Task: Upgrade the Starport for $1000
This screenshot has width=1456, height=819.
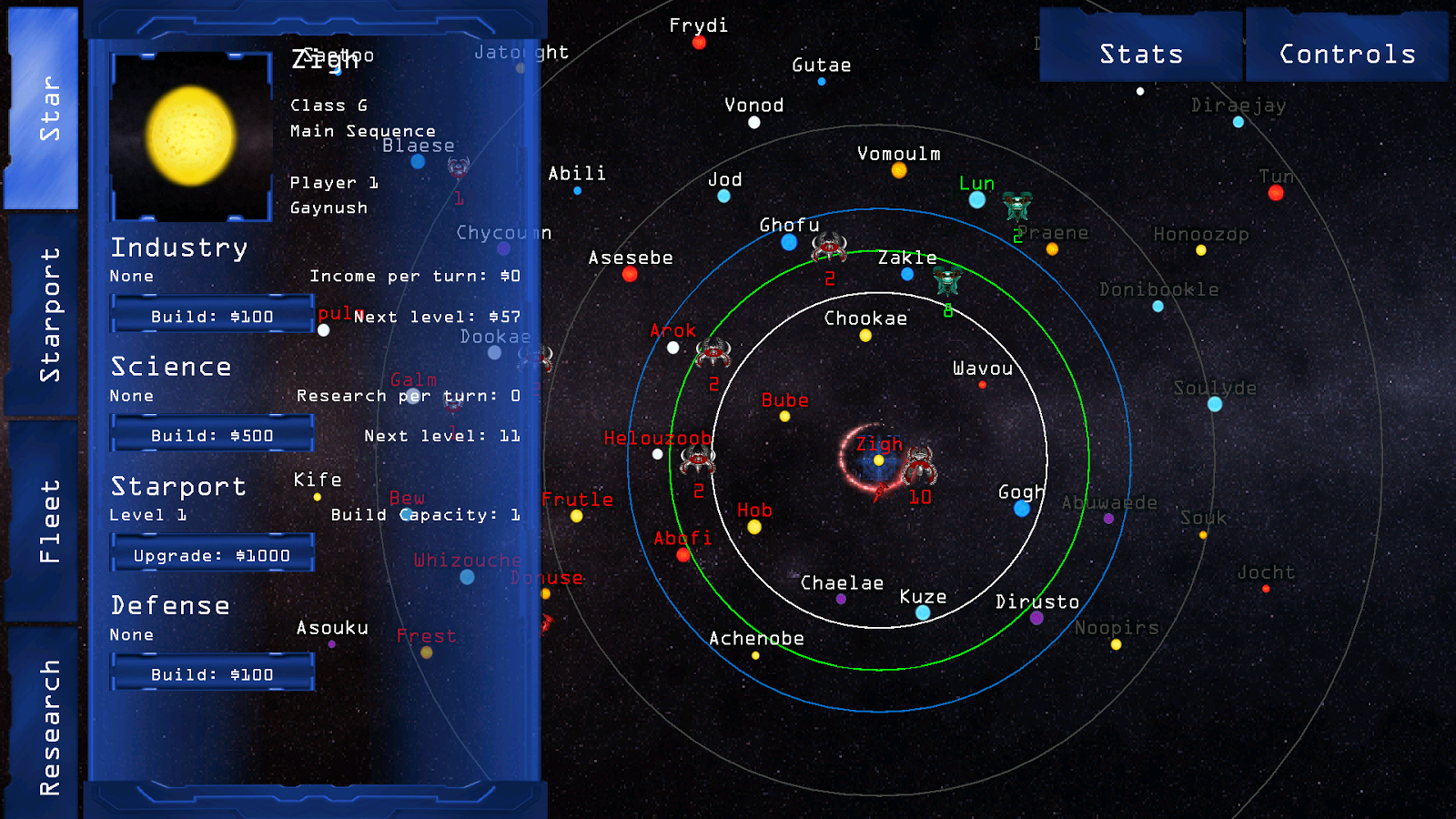Action: pyautogui.click(x=212, y=554)
